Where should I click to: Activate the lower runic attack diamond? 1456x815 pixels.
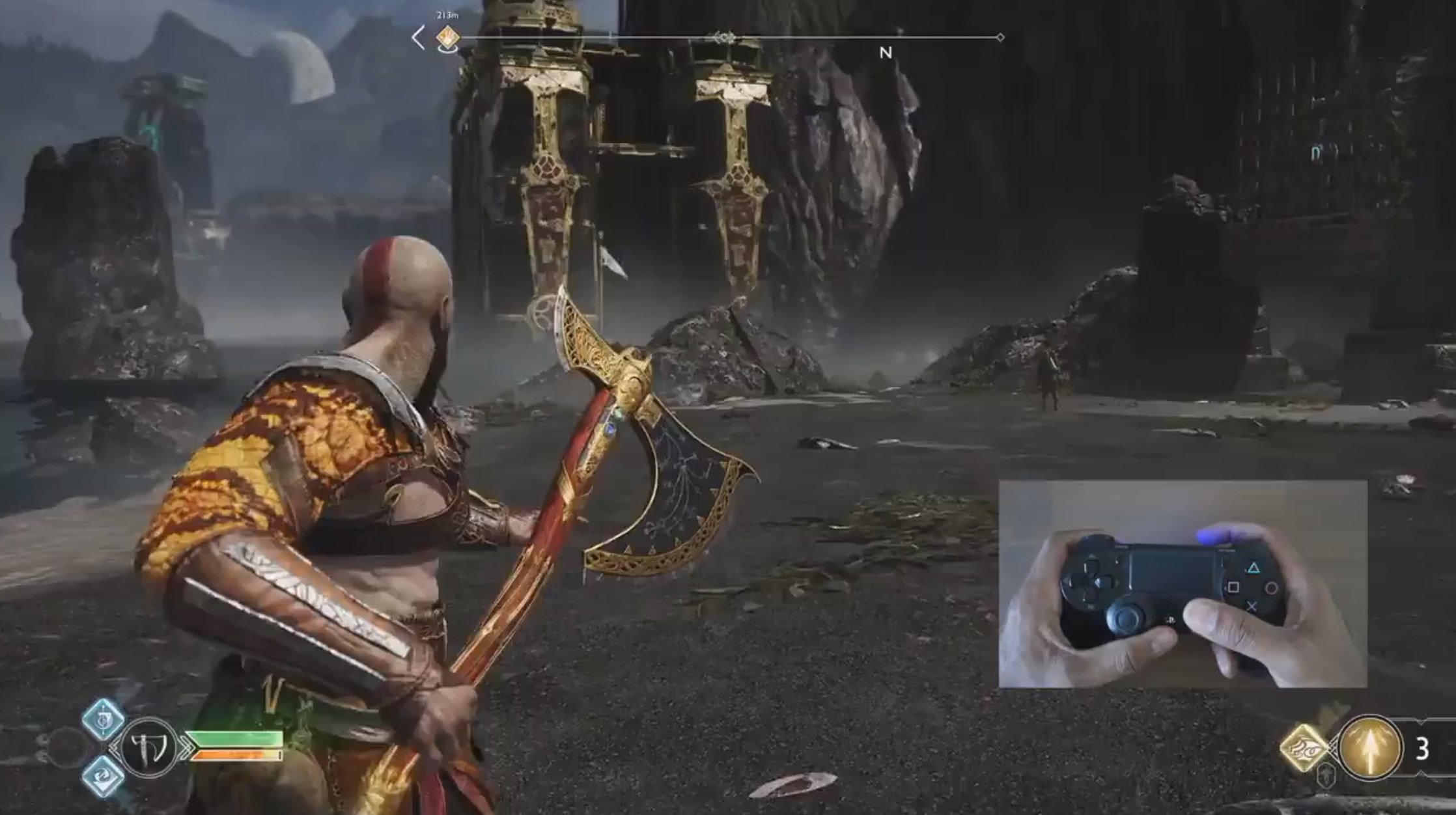(x=104, y=776)
